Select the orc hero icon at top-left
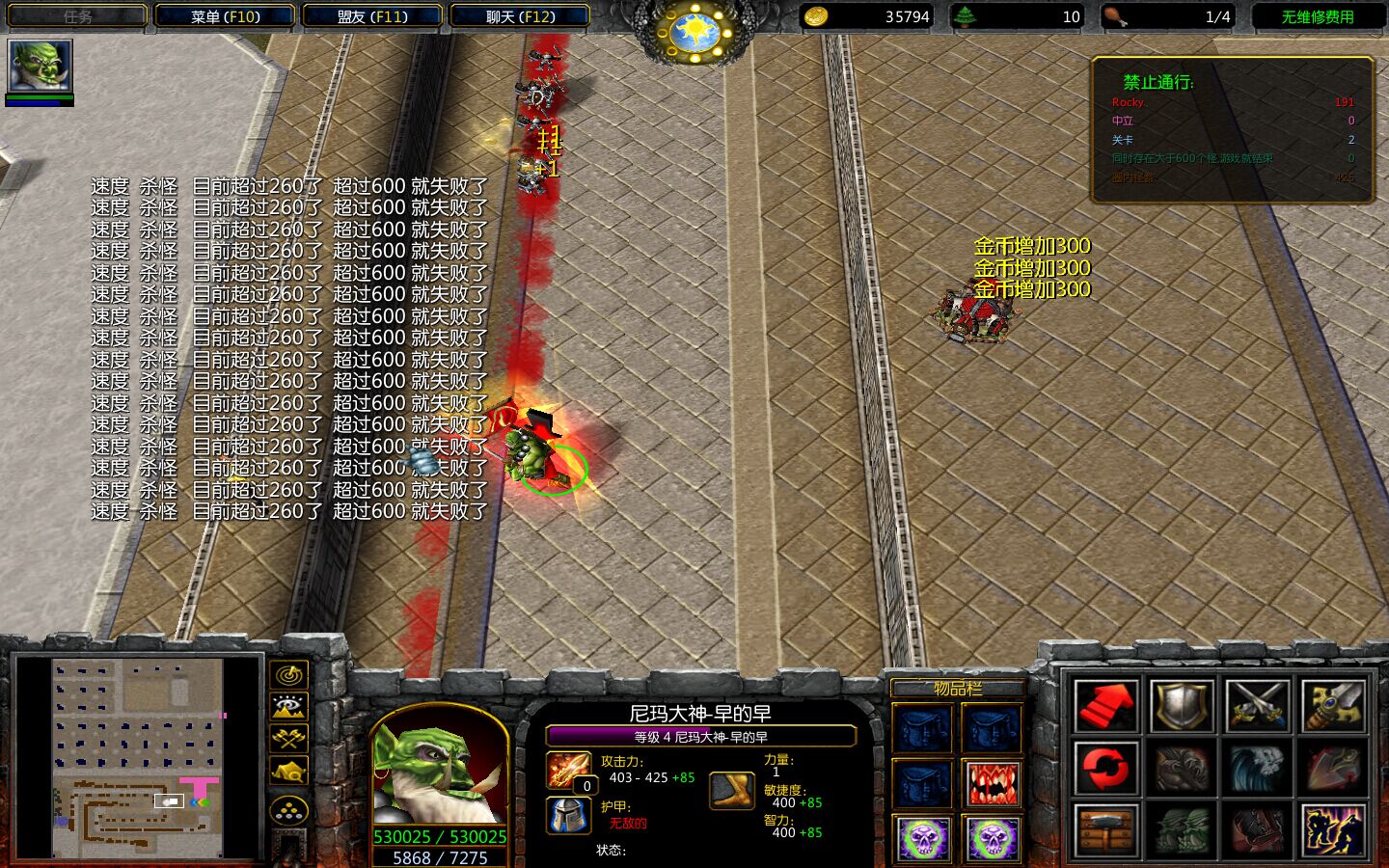This screenshot has height=868, width=1389. coord(40,66)
